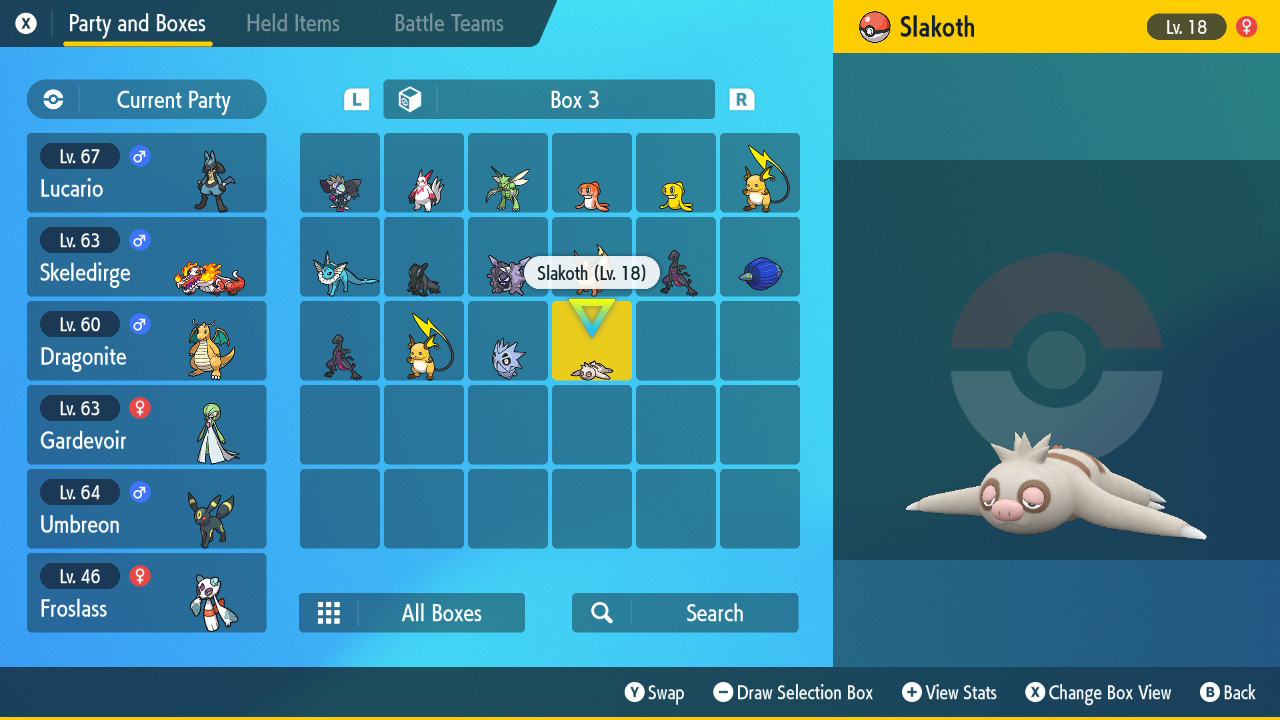Viewport: 1280px width, 720px height.
Task: Click the grid icon on the All Boxes button
Action: click(329, 612)
